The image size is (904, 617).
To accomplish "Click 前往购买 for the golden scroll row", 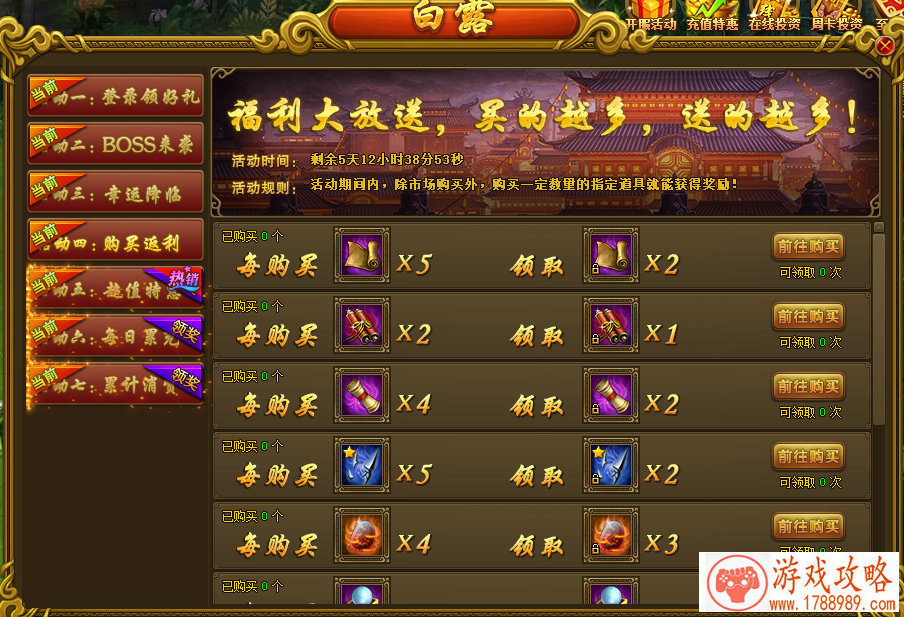I will pos(808,246).
